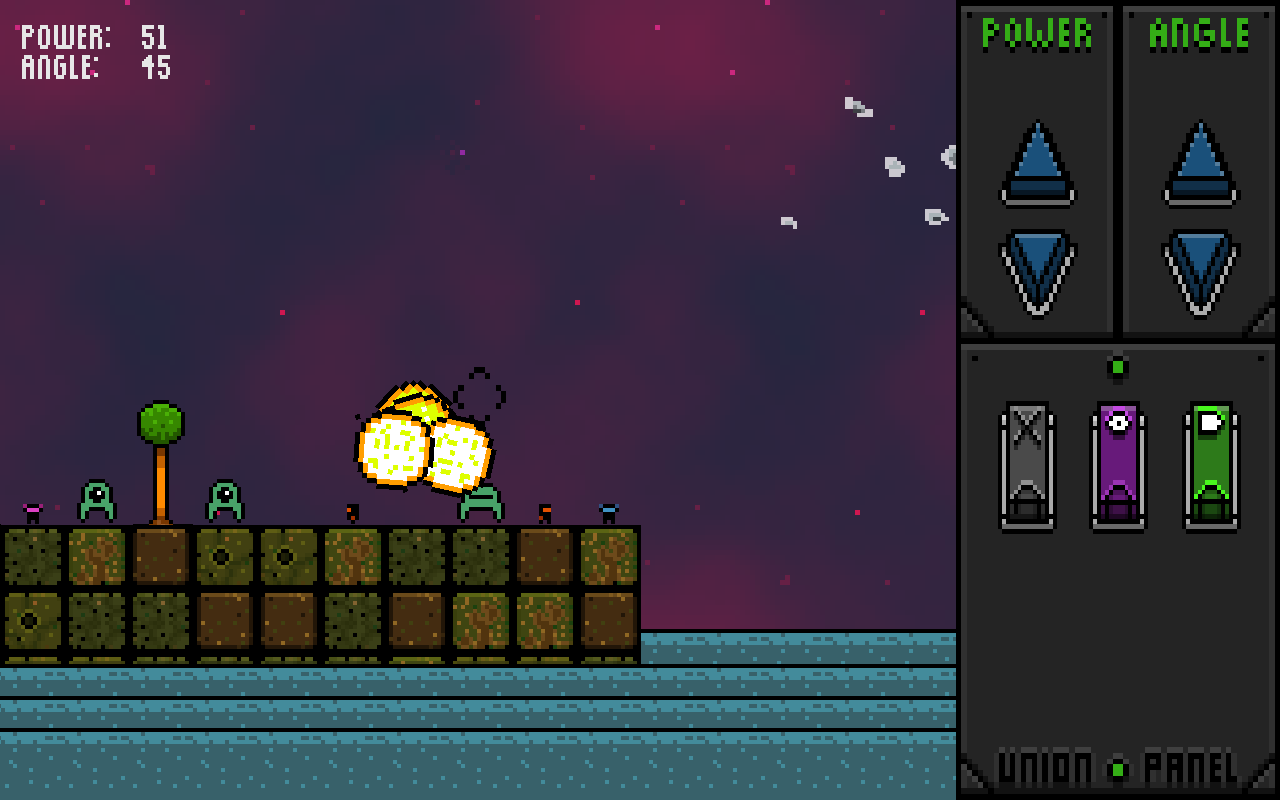Image resolution: width=1280 pixels, height=800 pixels.
Task: Lower the angle with the down arrow
Action: pos(1200,270)
